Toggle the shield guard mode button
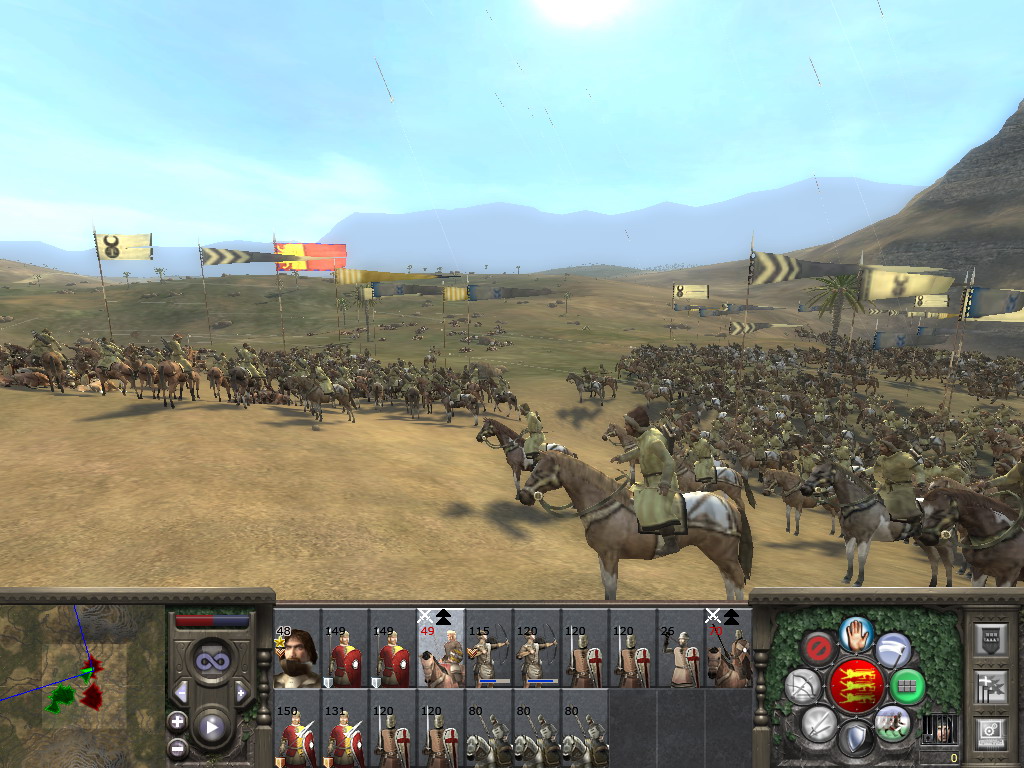 [x=855, y=739]
